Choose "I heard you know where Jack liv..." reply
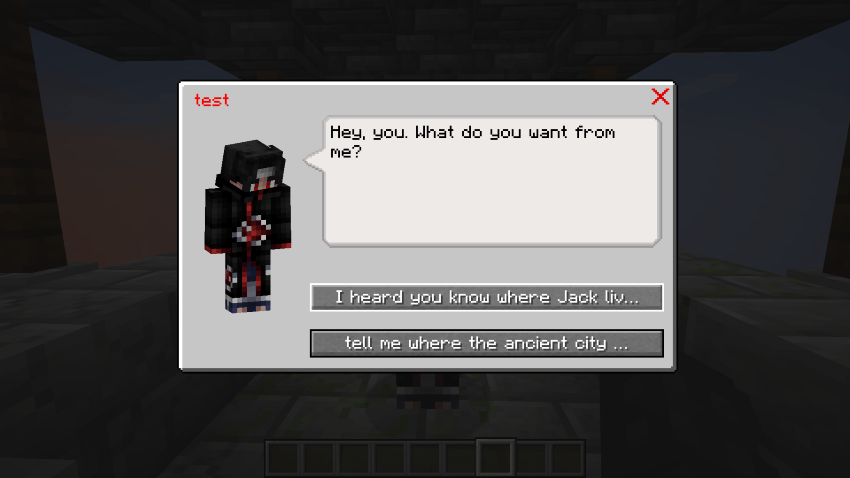Viewport: 850px width, 478px height. 486,297
